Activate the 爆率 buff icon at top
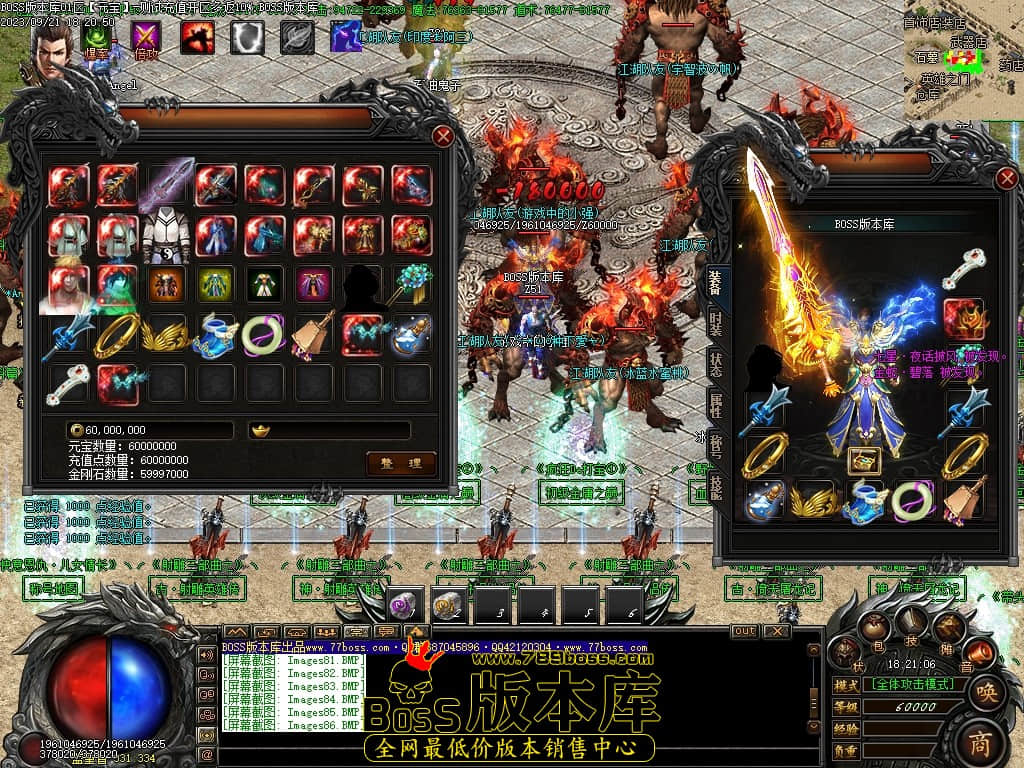This screenshot has height=768, width=1024. click(97, 38)
